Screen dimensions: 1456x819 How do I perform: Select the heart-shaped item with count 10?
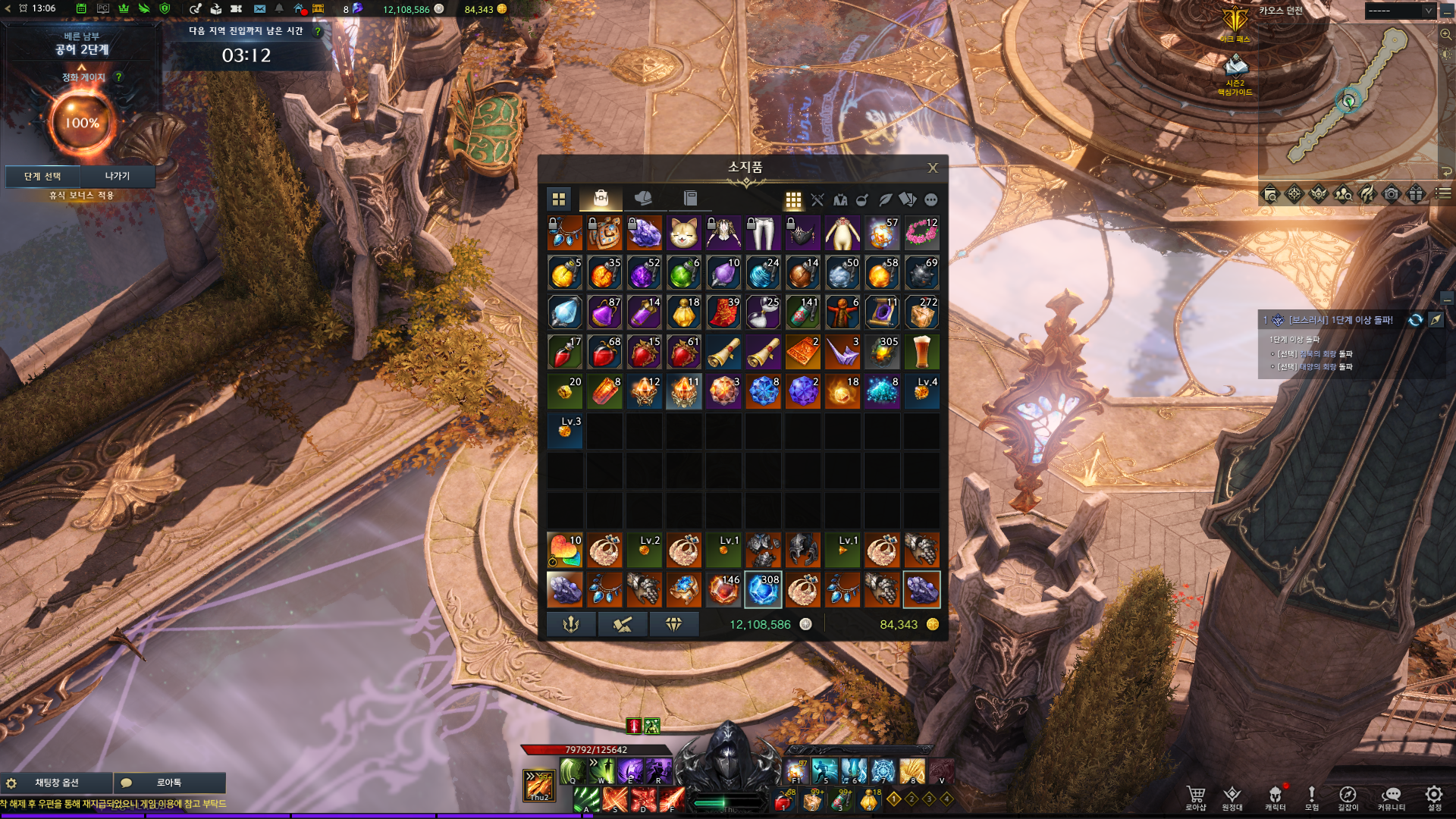[565, 550]
